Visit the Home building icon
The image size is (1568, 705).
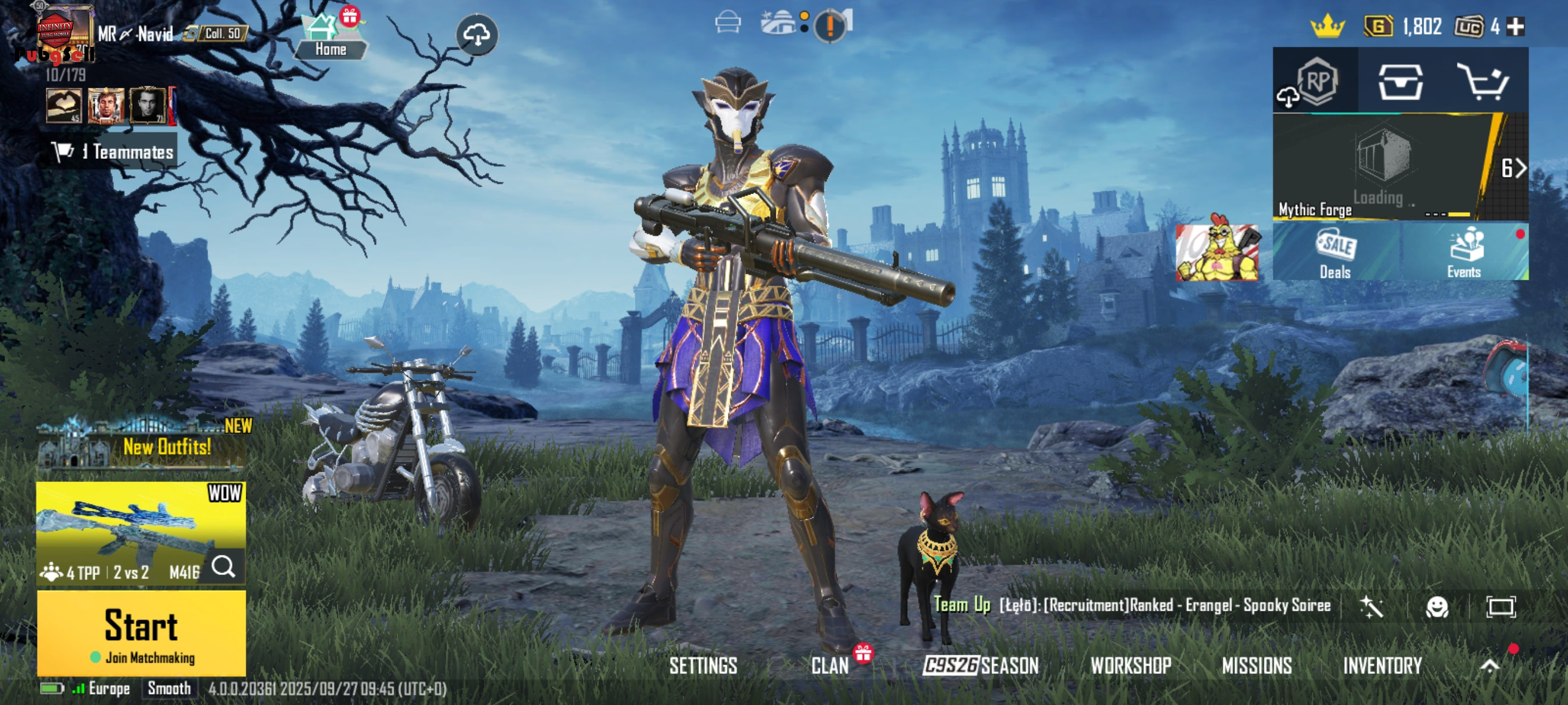click(x=330, y=35)
